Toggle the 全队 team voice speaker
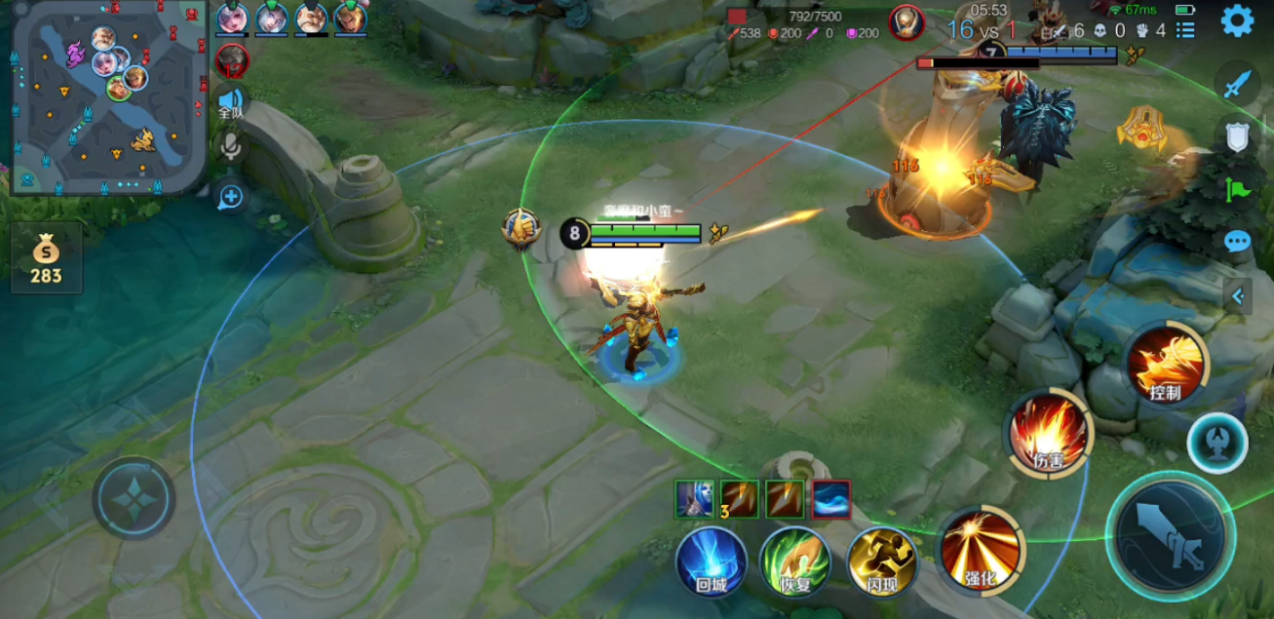 [x=232, y=102]
